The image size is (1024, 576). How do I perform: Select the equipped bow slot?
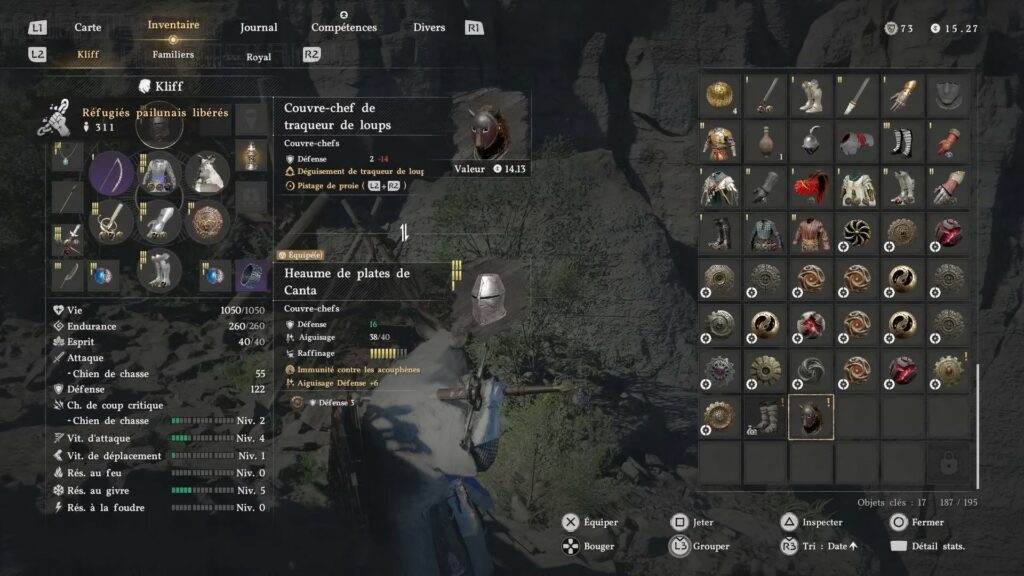point(111,174)
